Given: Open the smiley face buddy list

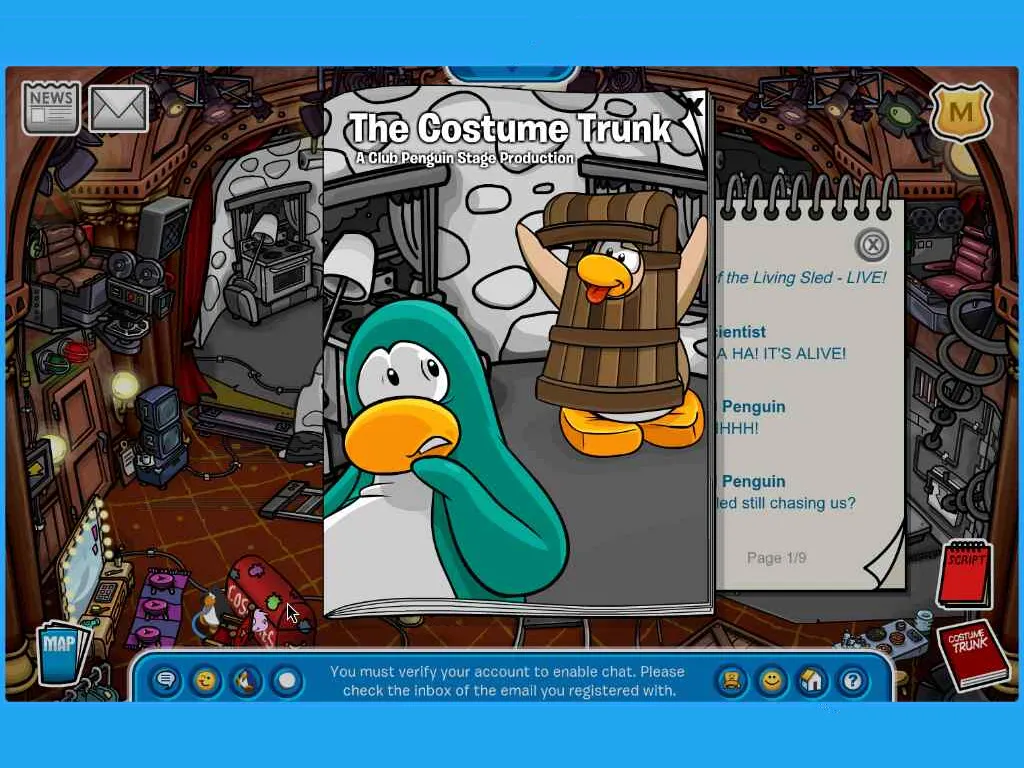Looking at the screenshot, I should point(772,681).
